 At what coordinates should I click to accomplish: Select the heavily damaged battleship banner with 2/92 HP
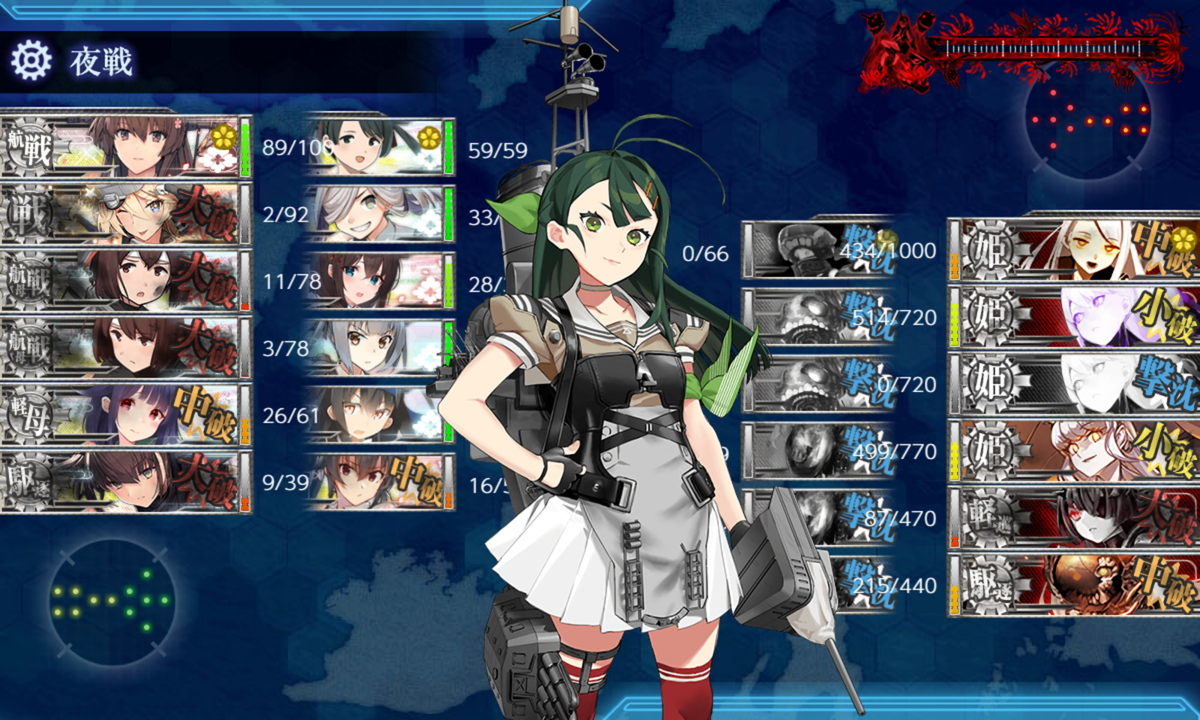pyautogui.click(x=125, y=214)
